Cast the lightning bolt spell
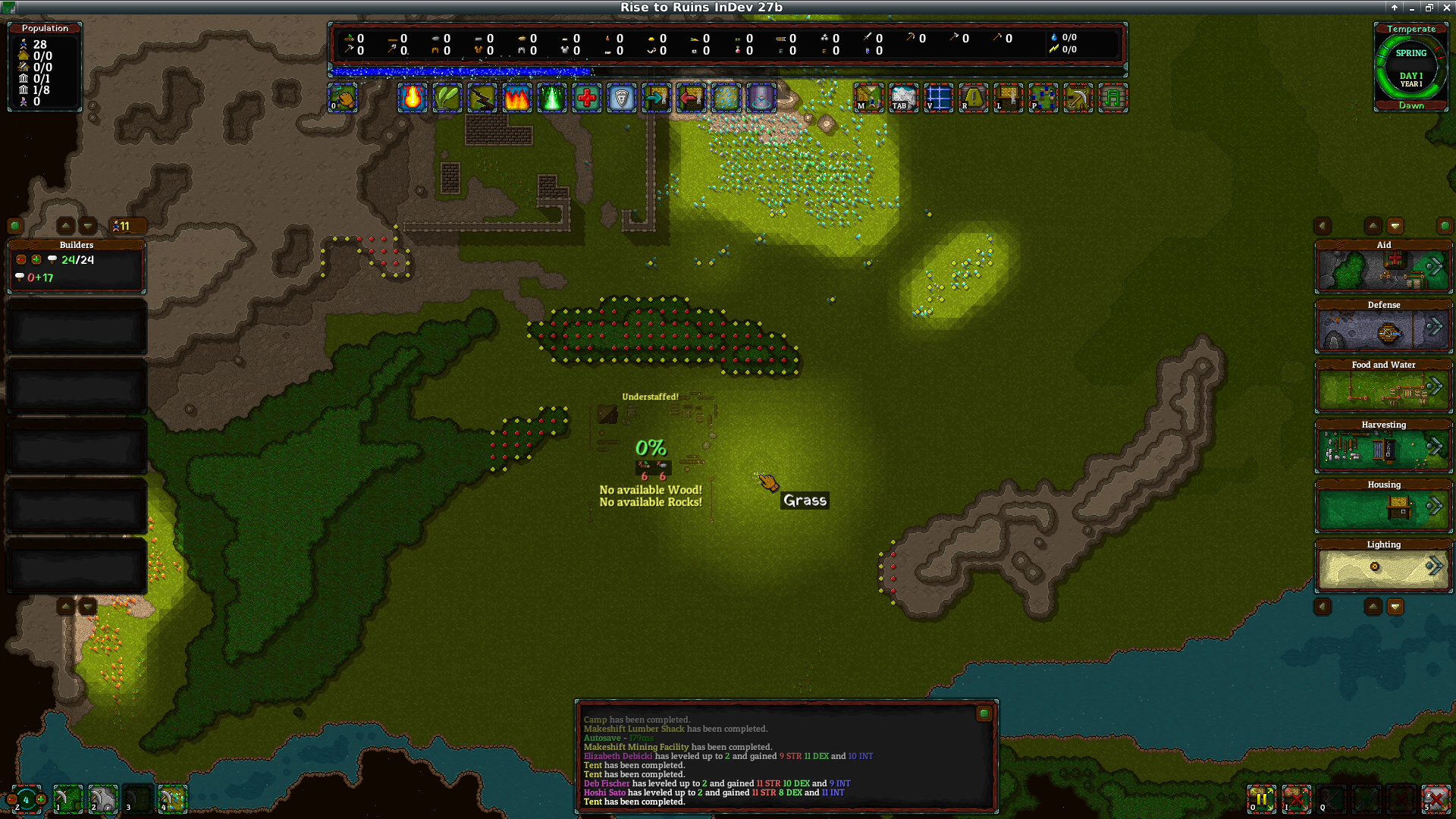Viewport: 1456px width, 819px height. click(482, 99)
